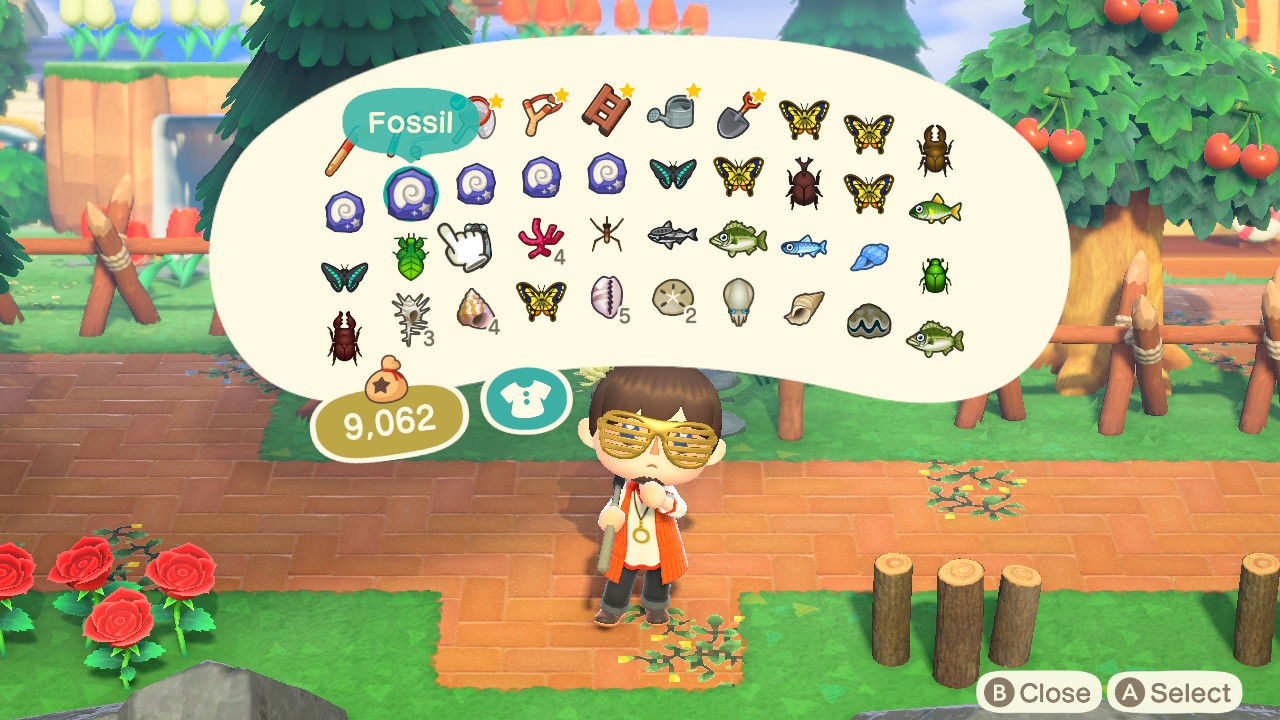1280x720 pixels.
Task: Pick the water strider item
Action: (606, 236)
